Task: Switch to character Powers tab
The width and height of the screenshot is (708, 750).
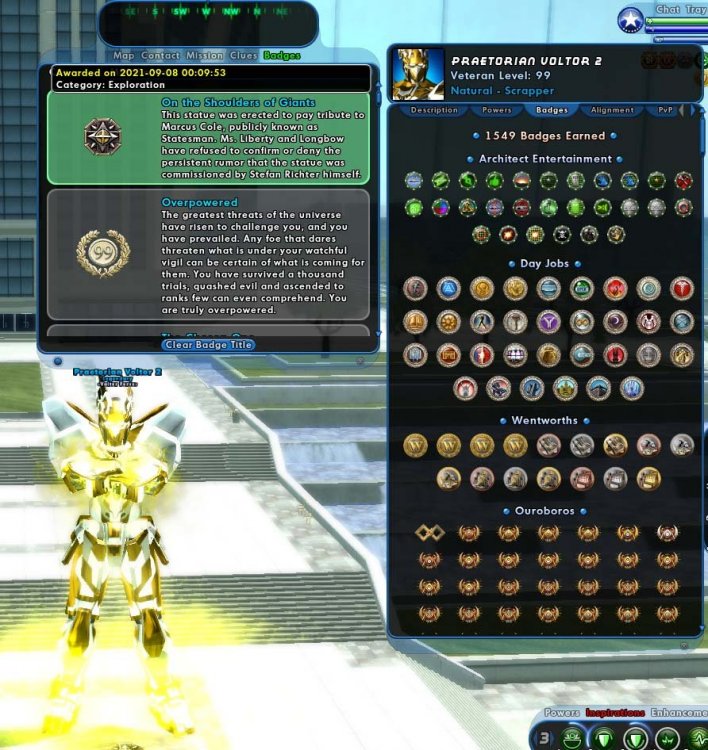Action: click(x=496, y=110)
